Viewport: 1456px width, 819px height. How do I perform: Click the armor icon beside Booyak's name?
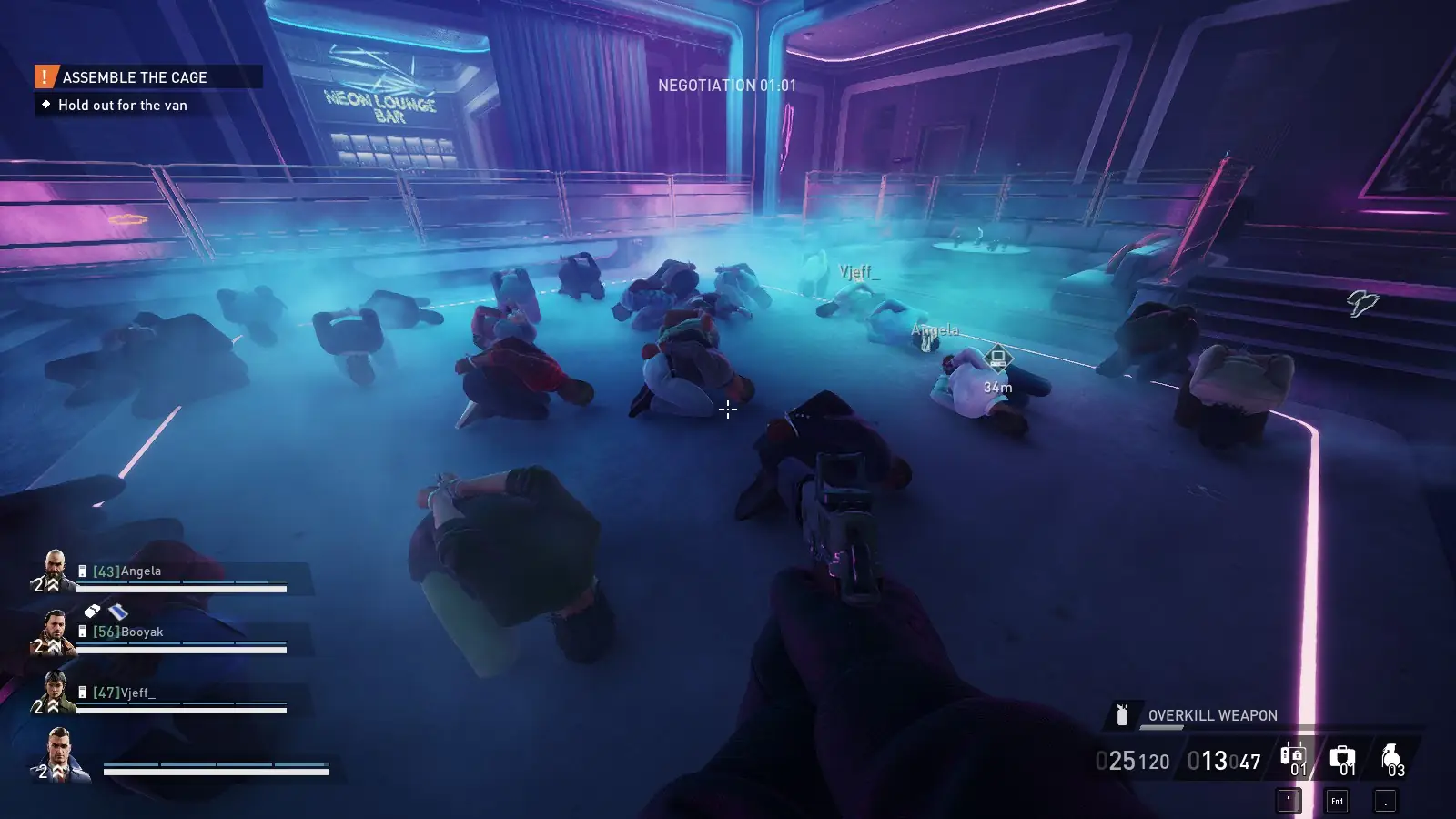pyautogui.click(x=82, y=632)
